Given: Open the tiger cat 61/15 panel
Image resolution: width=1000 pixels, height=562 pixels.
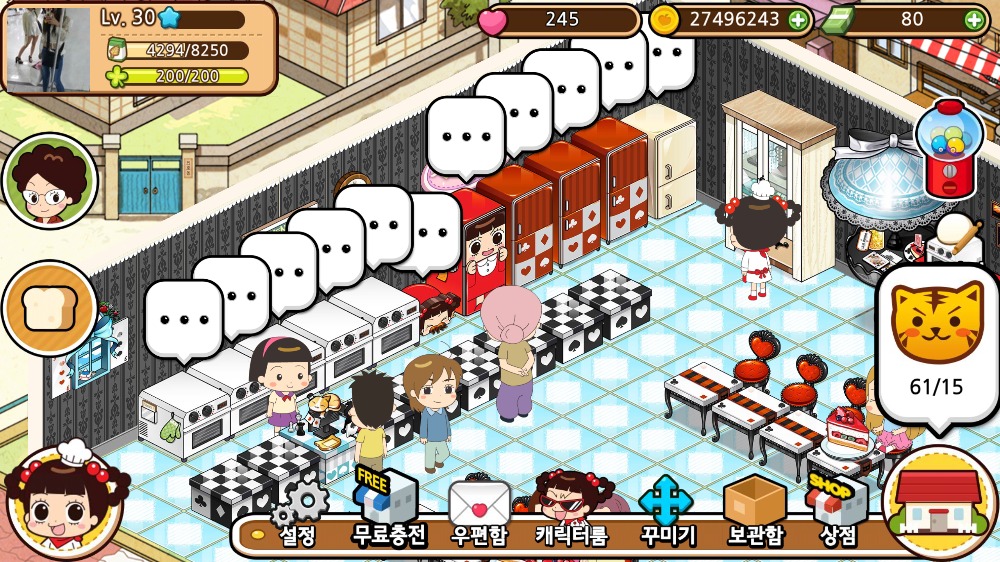Looking at the screenshot, I should [938, 341].
